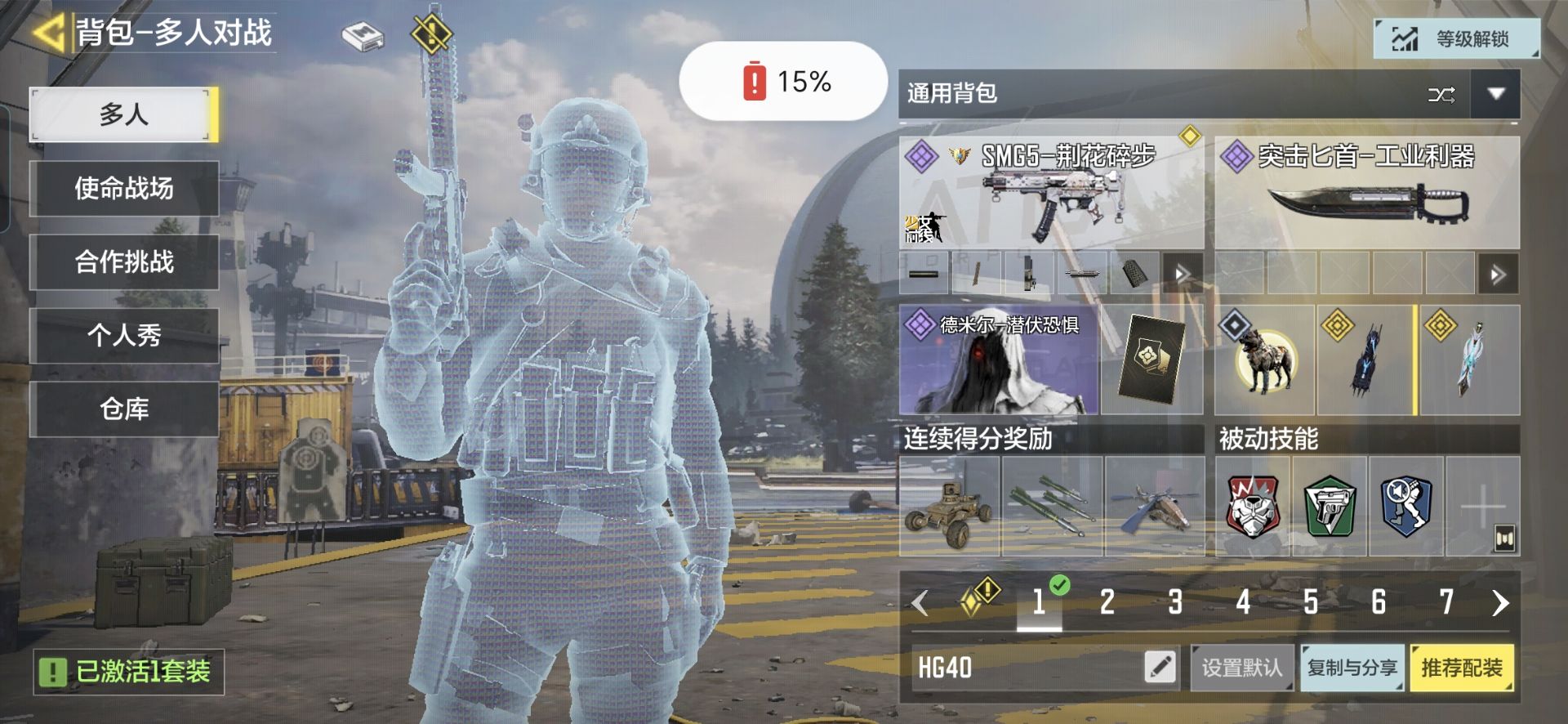The height and width of the screenshot is (724, 1568).
Task: Open 推荐配装 recommended loadouts
Action: [x=1461, y=668]
